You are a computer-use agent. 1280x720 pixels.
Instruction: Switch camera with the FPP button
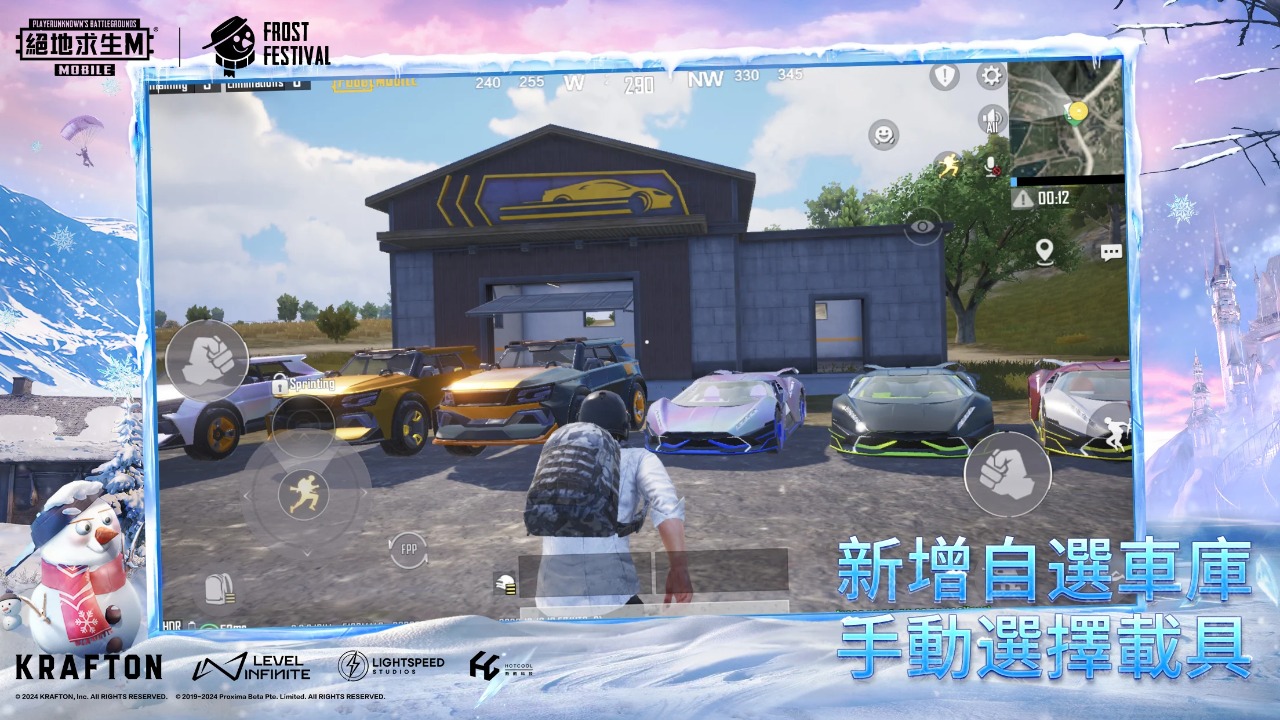tap(408, 549)
